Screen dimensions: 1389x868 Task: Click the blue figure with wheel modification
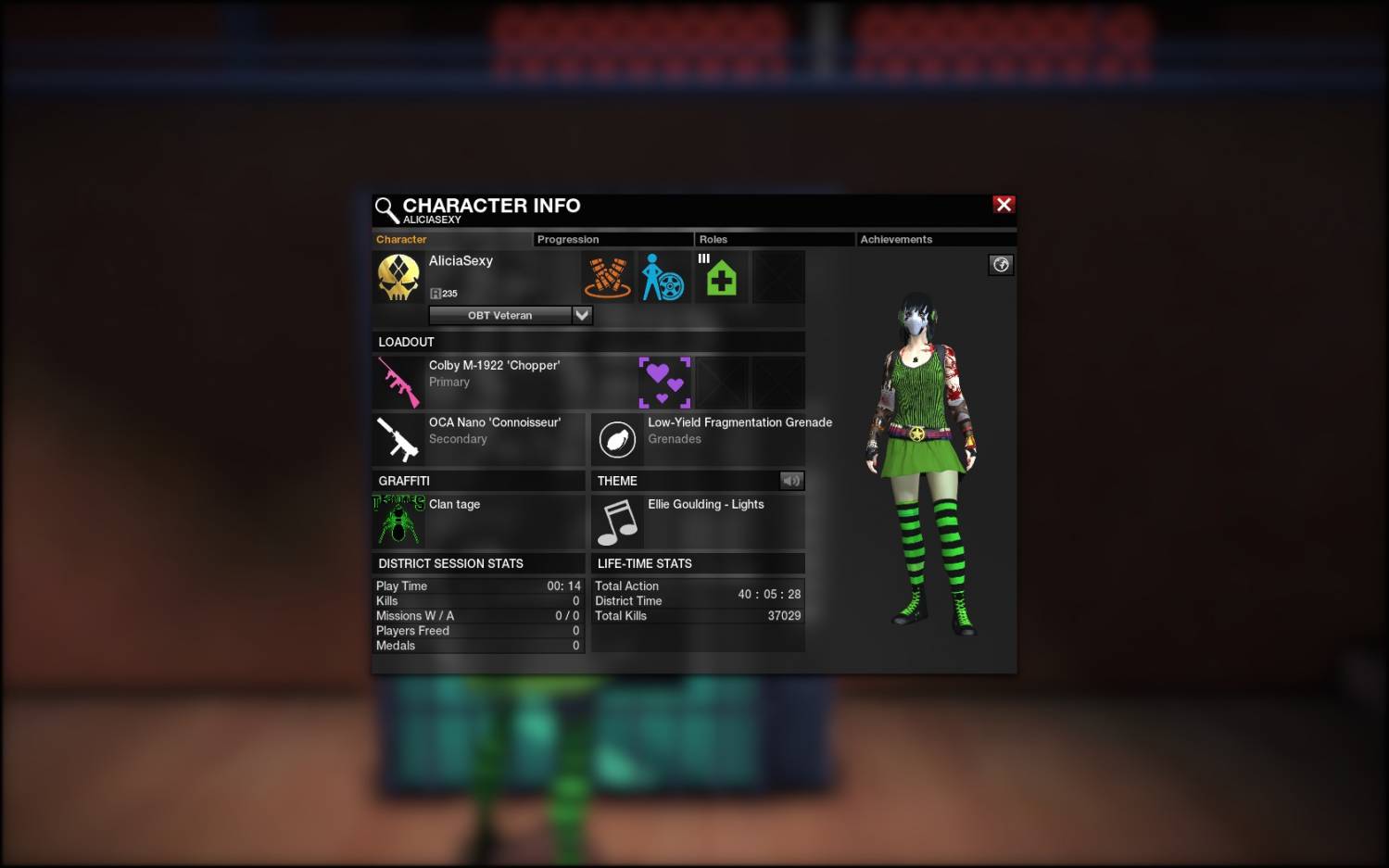[663, 277]
